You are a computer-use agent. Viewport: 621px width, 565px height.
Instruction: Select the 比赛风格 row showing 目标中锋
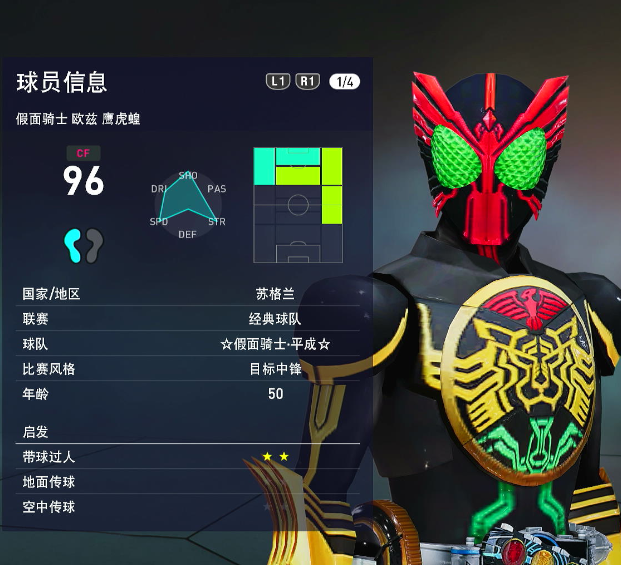(x=189, y=369)
